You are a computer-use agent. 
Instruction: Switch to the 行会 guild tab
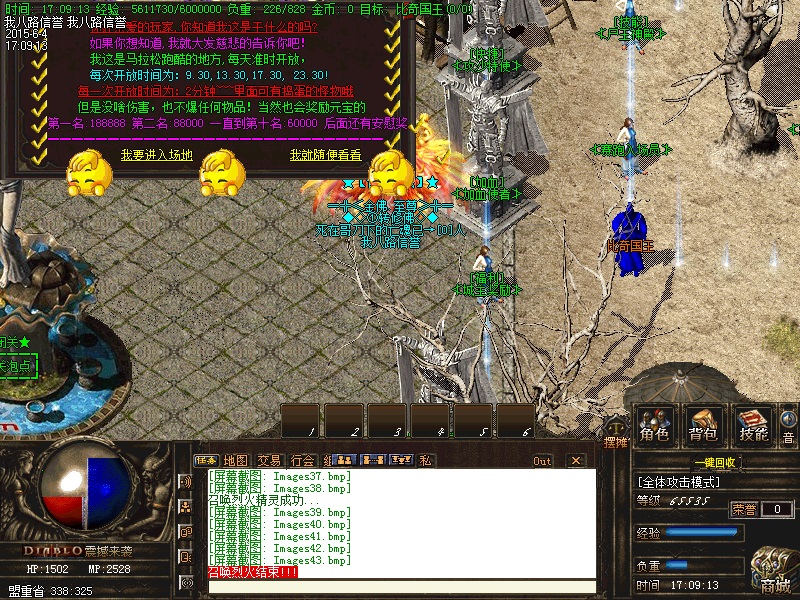point(302,460)
